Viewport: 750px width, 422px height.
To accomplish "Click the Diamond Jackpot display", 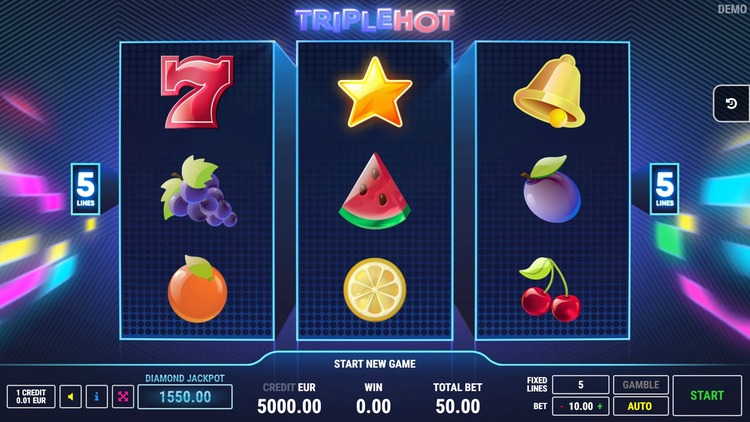I will tap(185, 397).
